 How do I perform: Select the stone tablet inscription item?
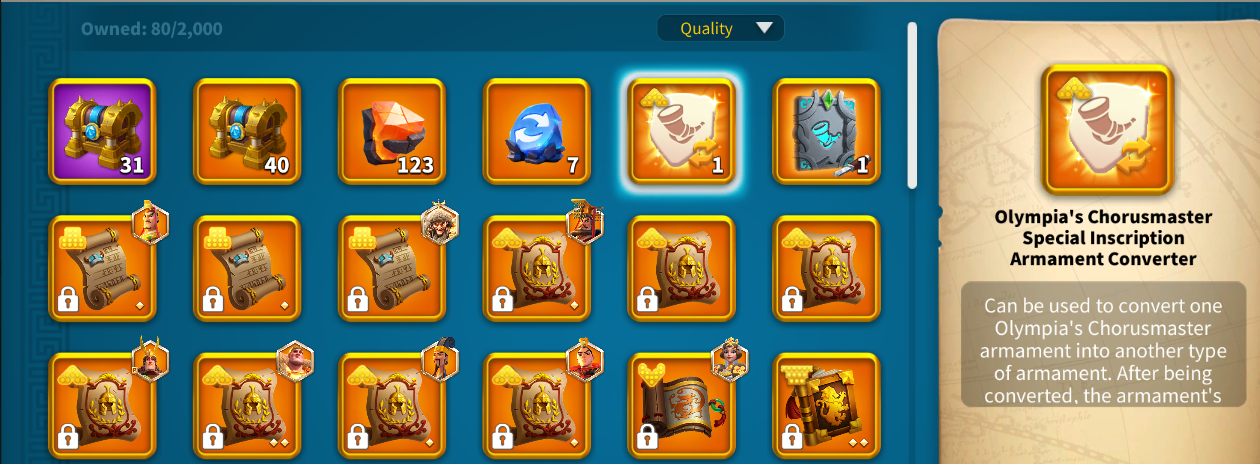[827, 131]
